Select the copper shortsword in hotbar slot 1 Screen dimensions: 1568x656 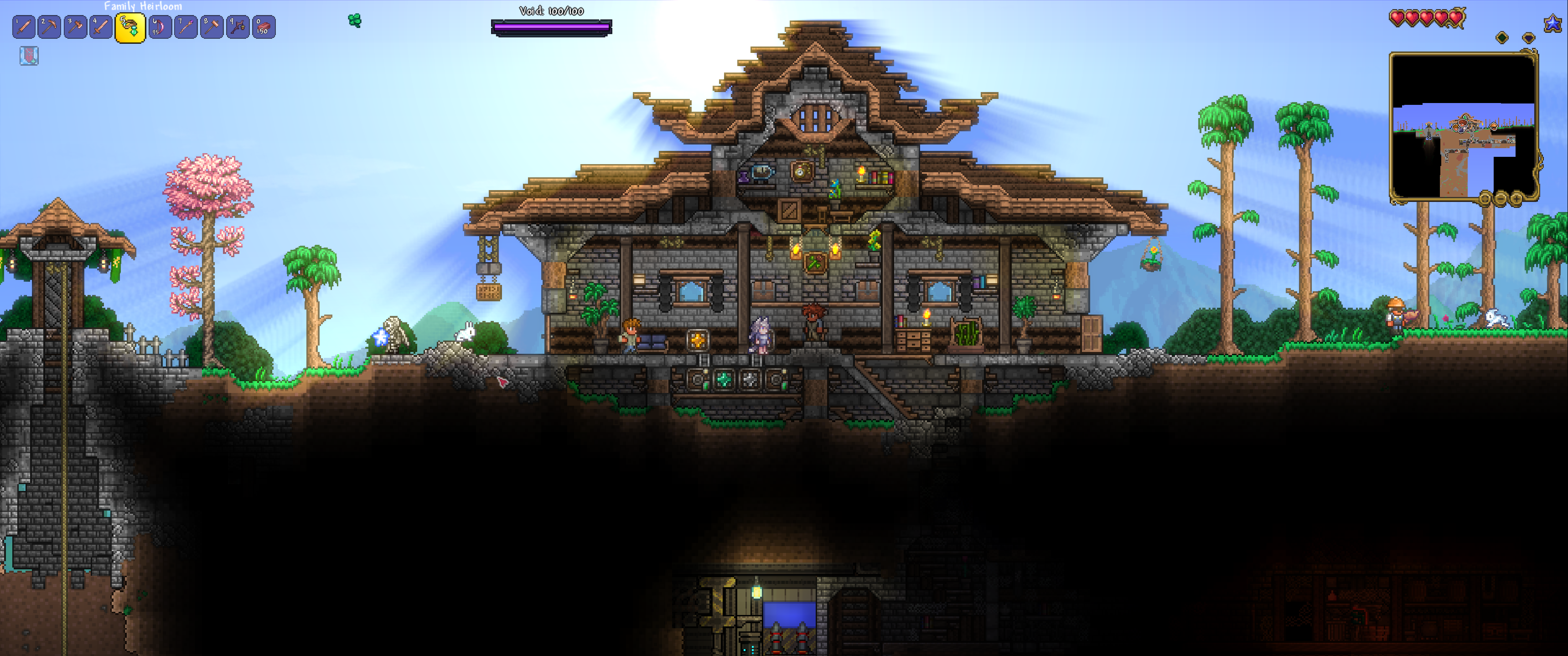[x=23, y=27]
